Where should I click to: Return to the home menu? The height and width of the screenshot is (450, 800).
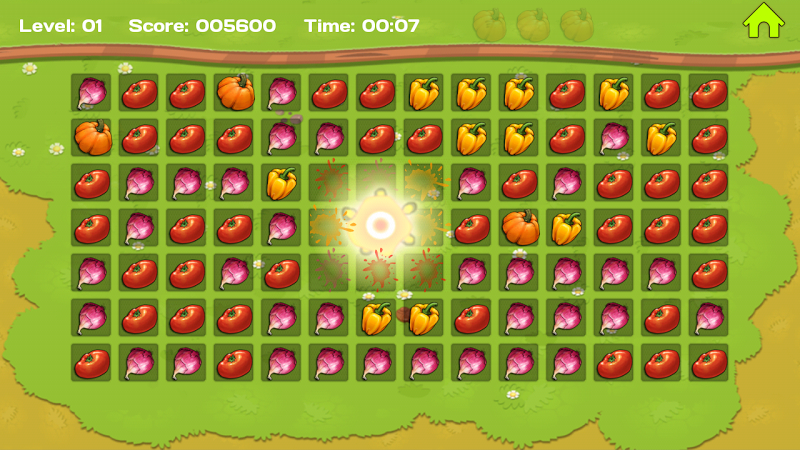[763, 21]
